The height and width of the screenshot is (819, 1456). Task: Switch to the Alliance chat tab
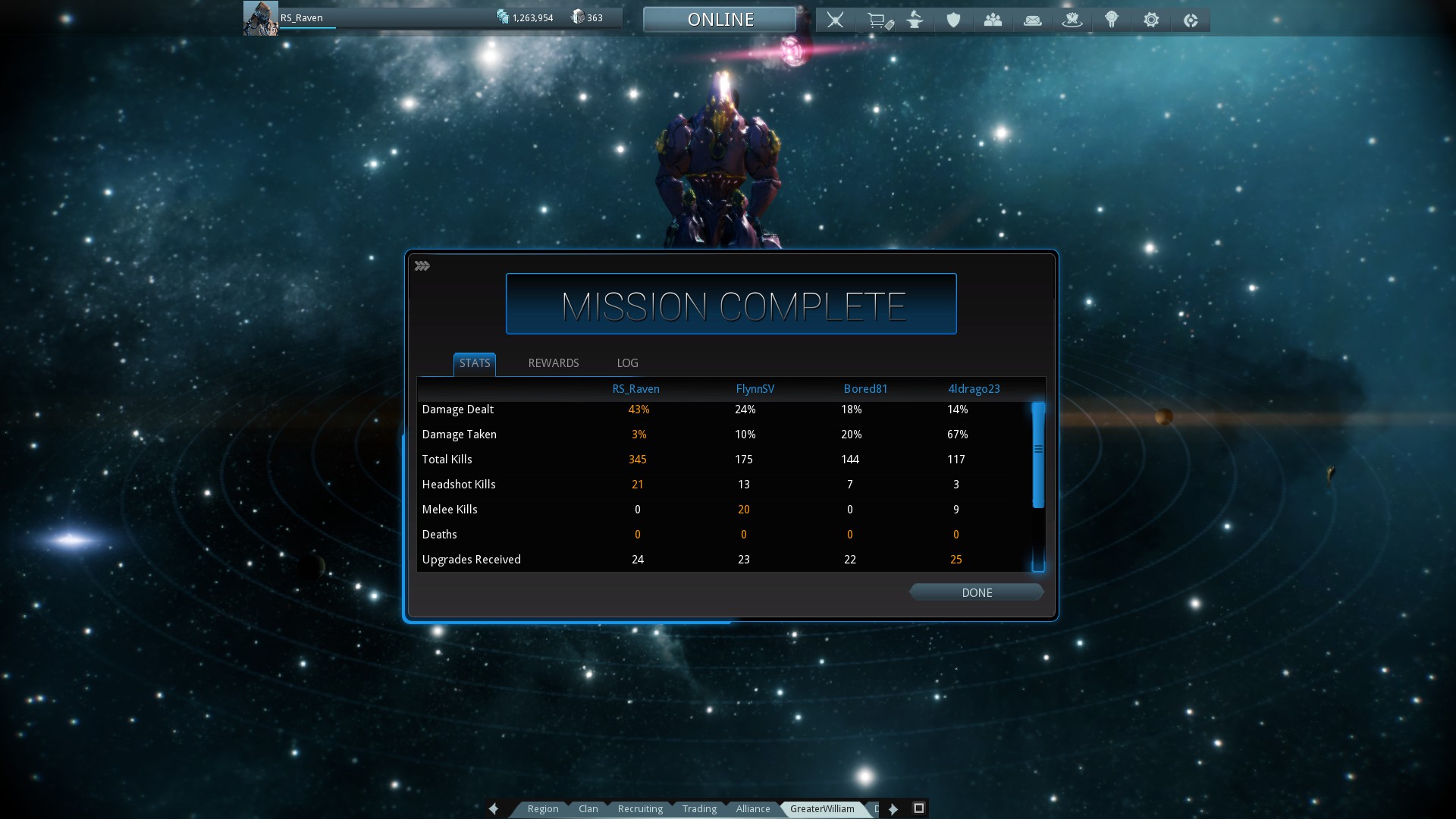[753, 808]
